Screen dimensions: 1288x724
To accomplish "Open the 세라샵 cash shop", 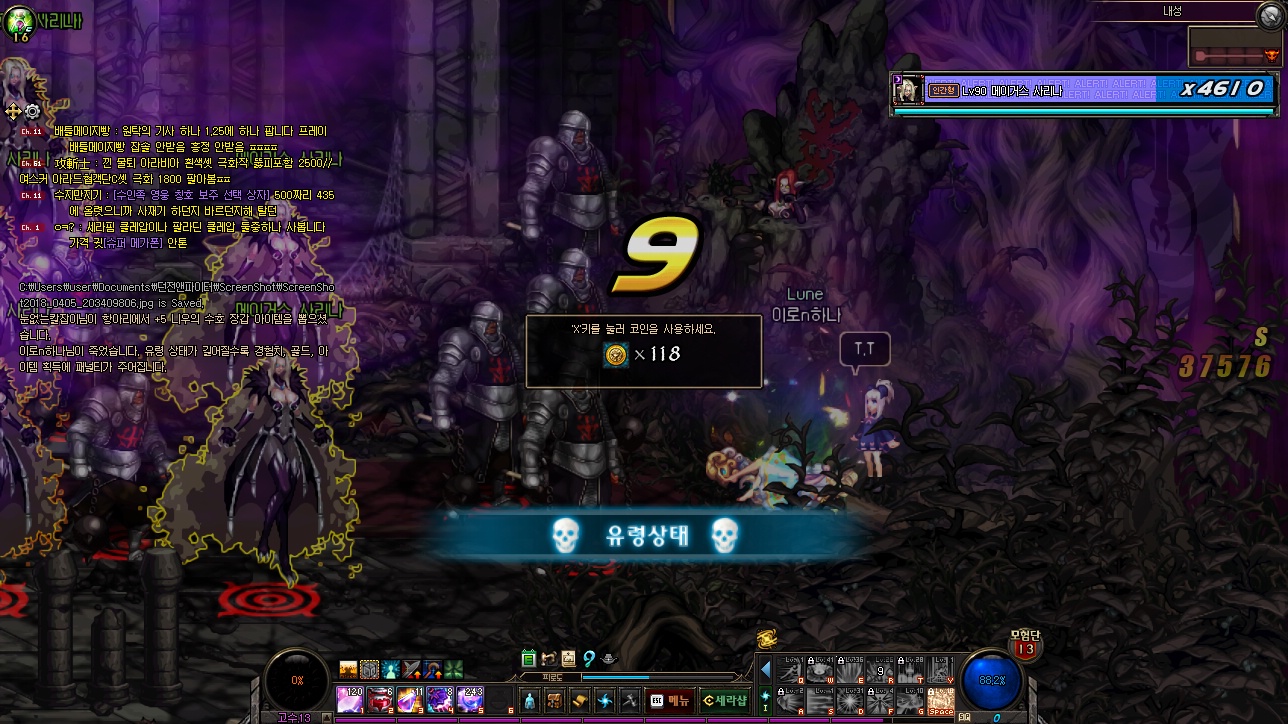I will [x=724, y=701].
